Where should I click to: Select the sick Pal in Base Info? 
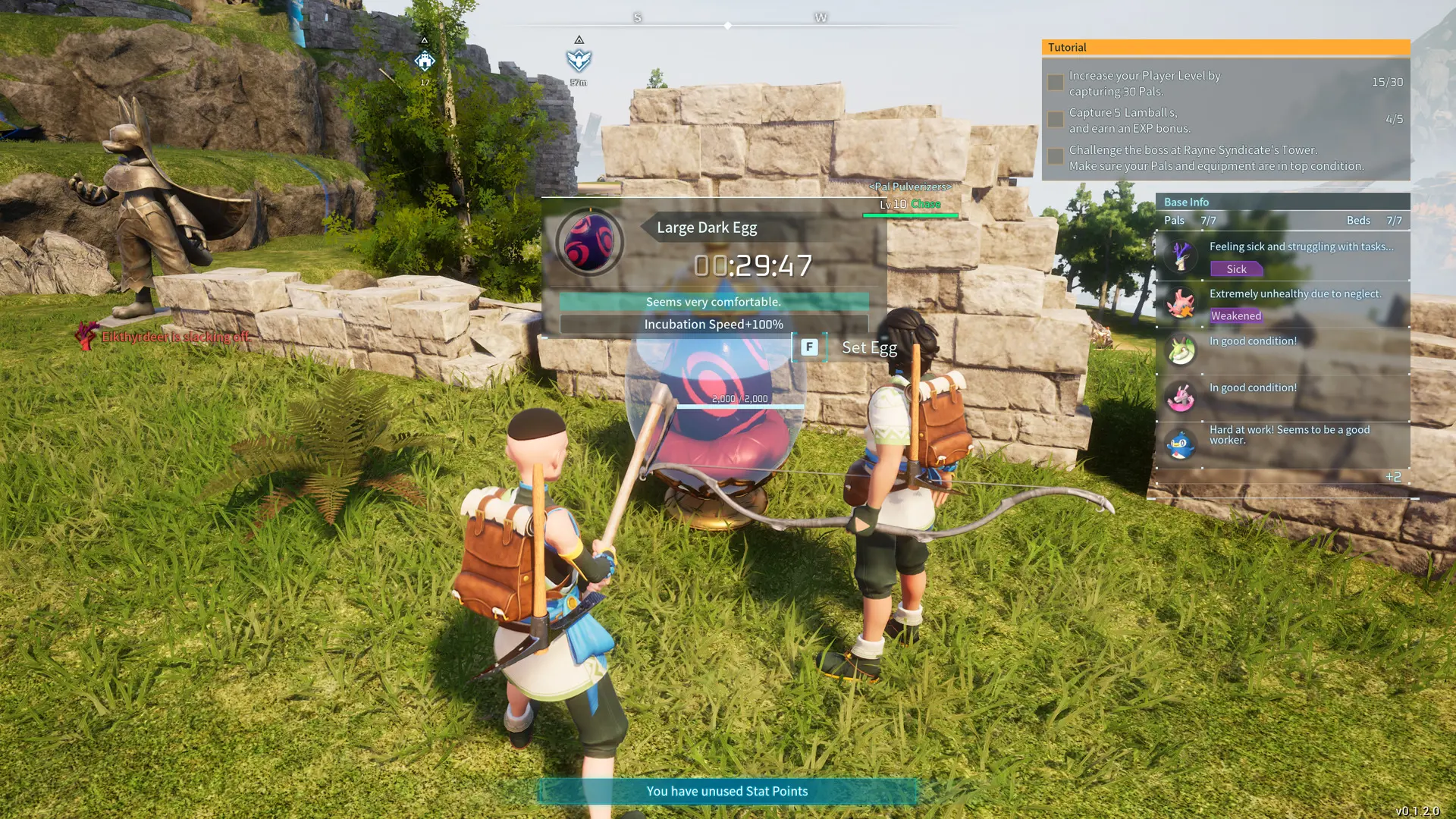coord(1282,257)
